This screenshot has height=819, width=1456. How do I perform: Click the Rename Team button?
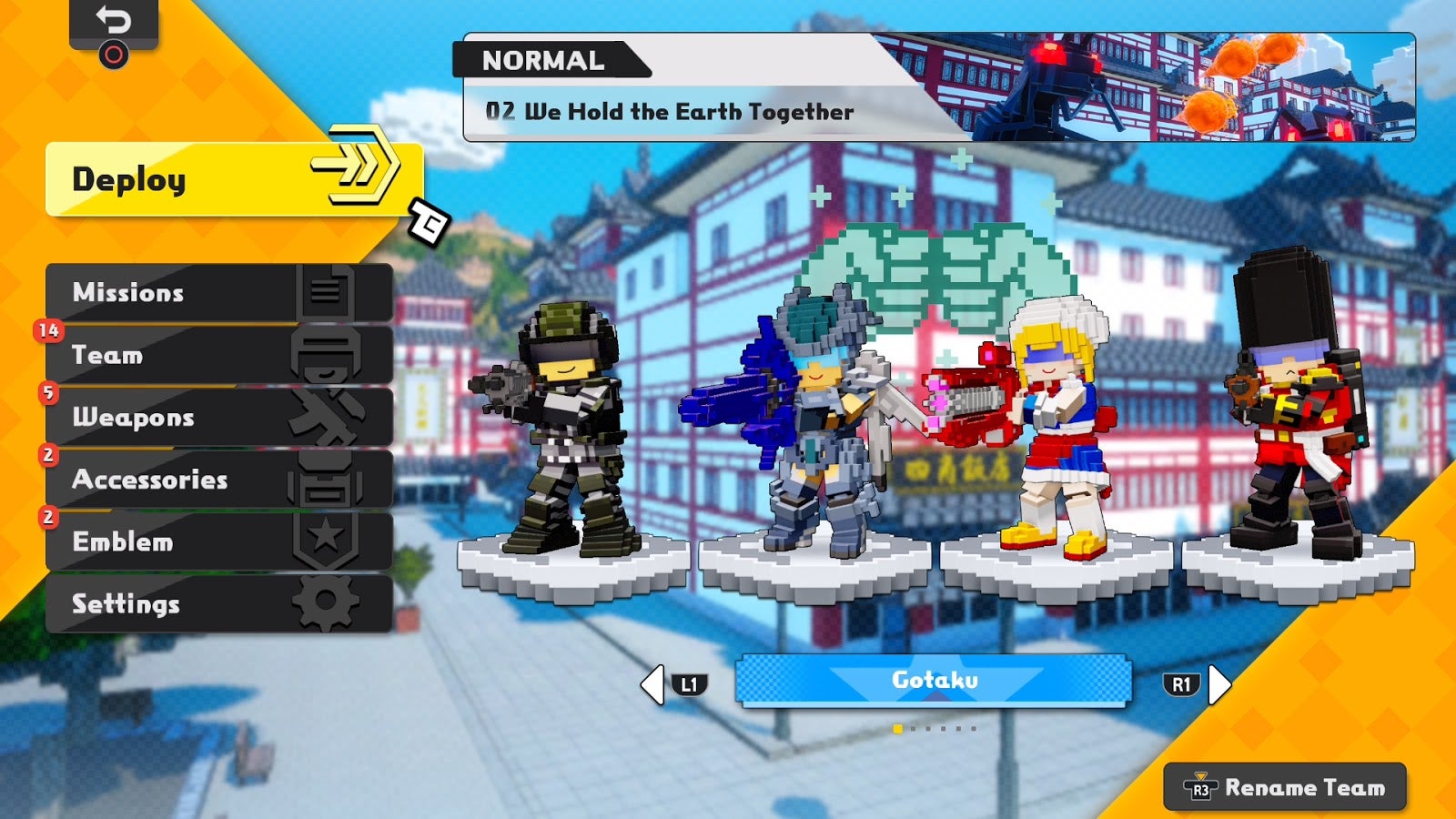(x=1301, y=786)
